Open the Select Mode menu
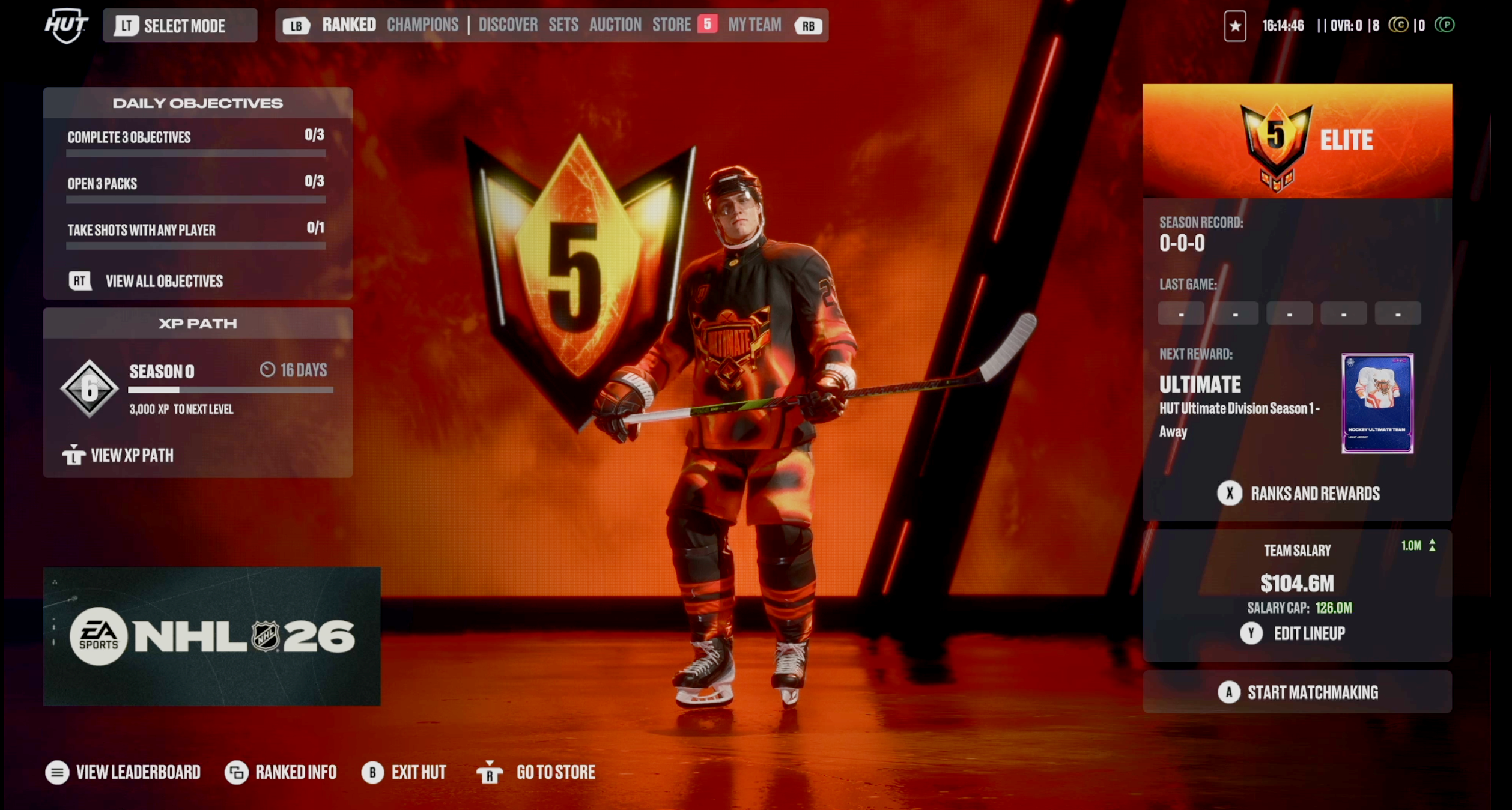This screenshot has width=1512, height=810. 180,26
